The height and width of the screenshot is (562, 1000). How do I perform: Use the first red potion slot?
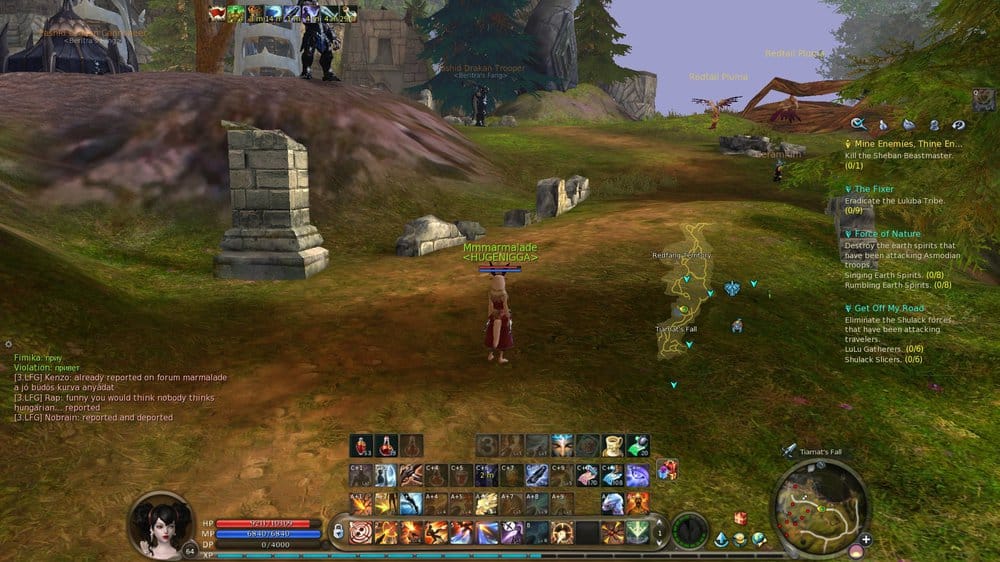pyautogui.click(x=361, y=446)
